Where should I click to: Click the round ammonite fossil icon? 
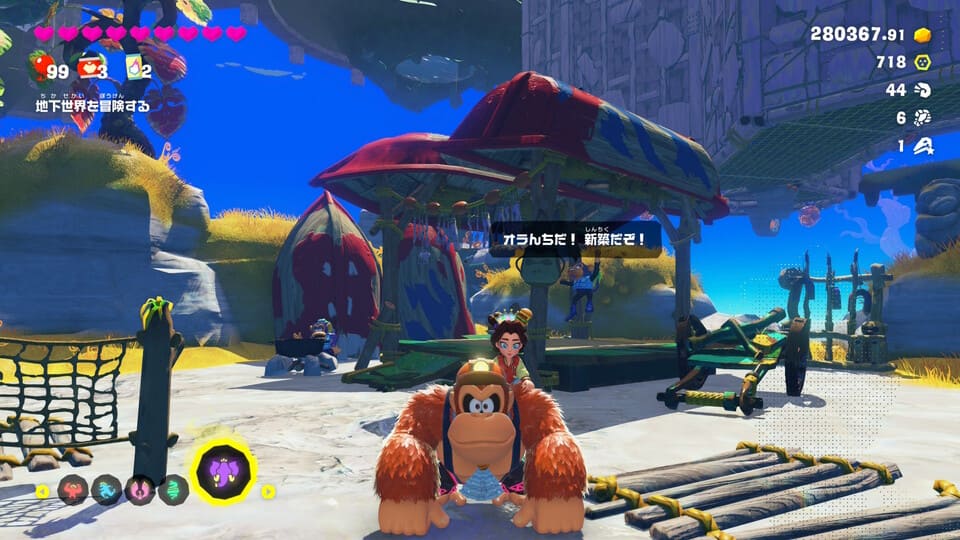[923, 118]
